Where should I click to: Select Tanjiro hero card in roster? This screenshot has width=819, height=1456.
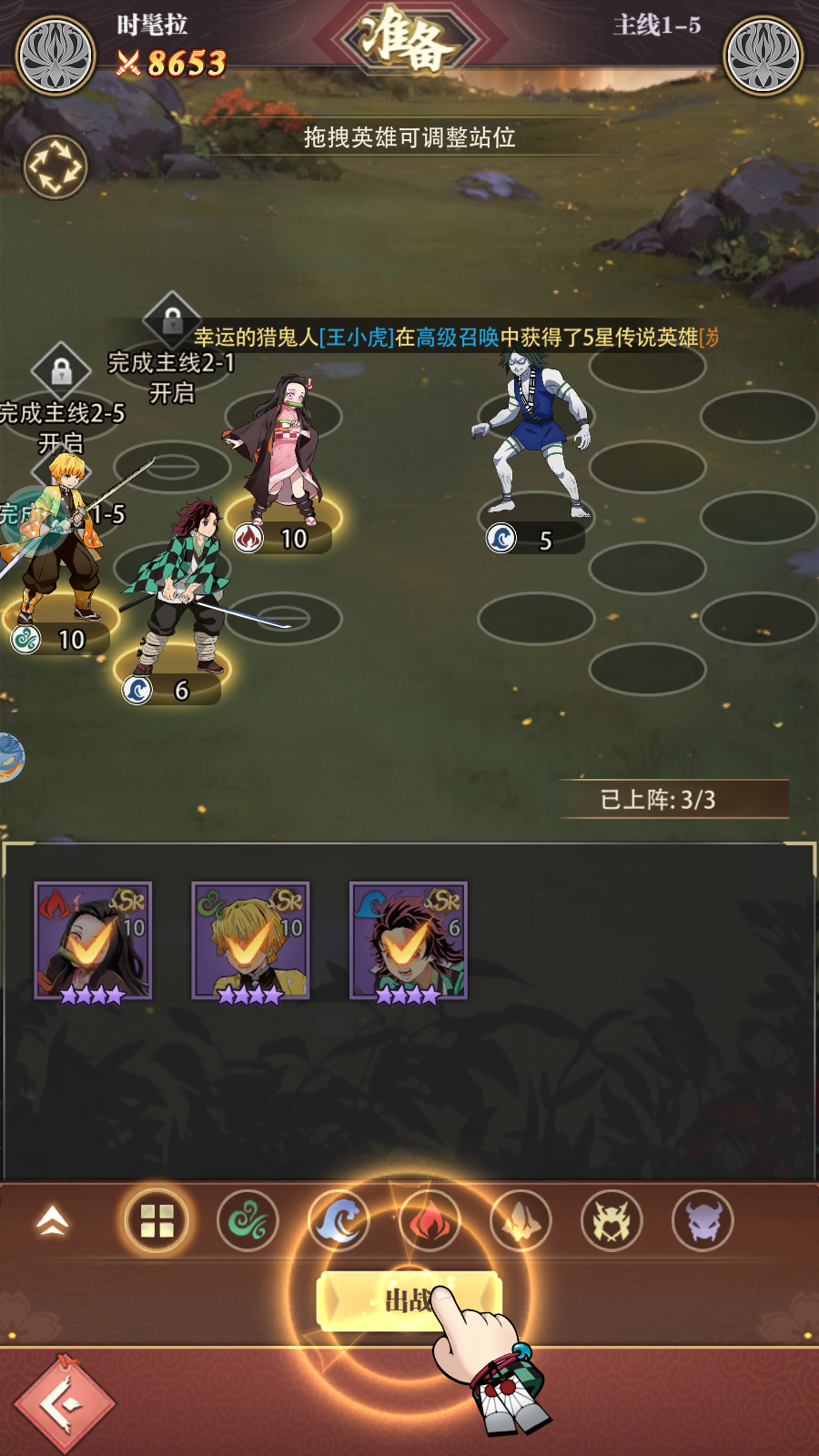coord(409,942)
